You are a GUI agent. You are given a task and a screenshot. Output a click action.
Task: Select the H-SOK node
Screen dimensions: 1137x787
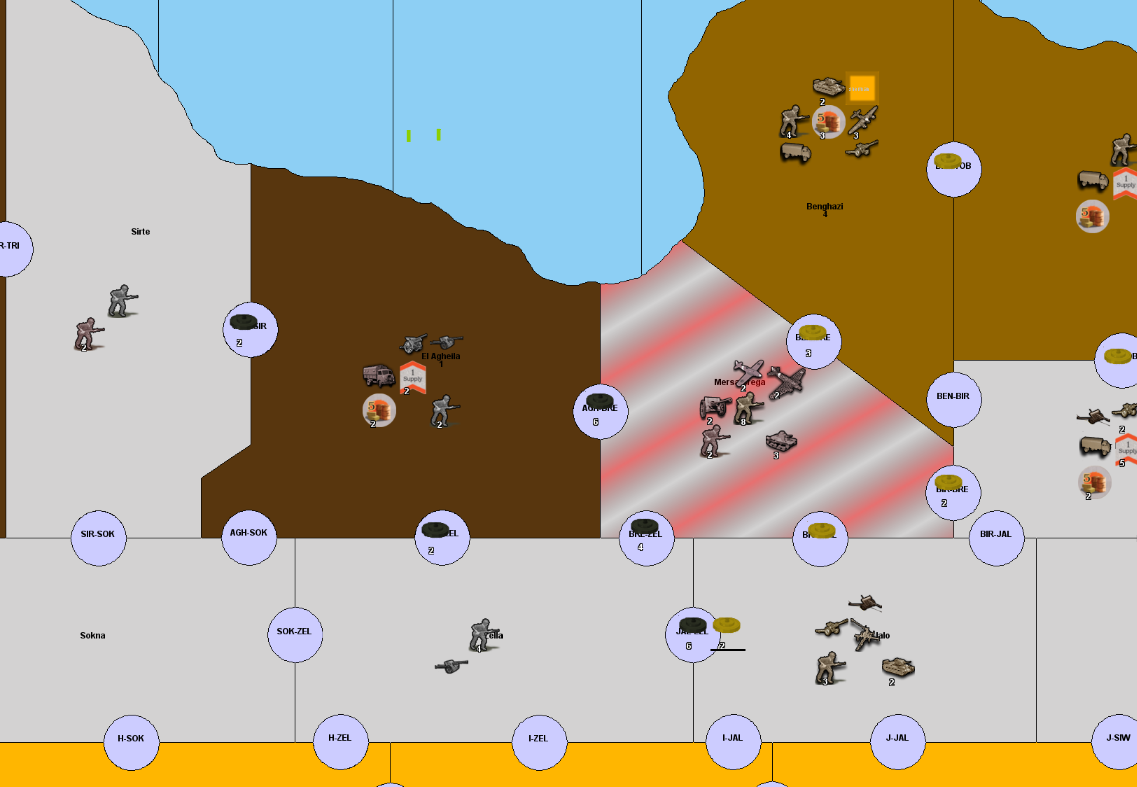[131, 740]
